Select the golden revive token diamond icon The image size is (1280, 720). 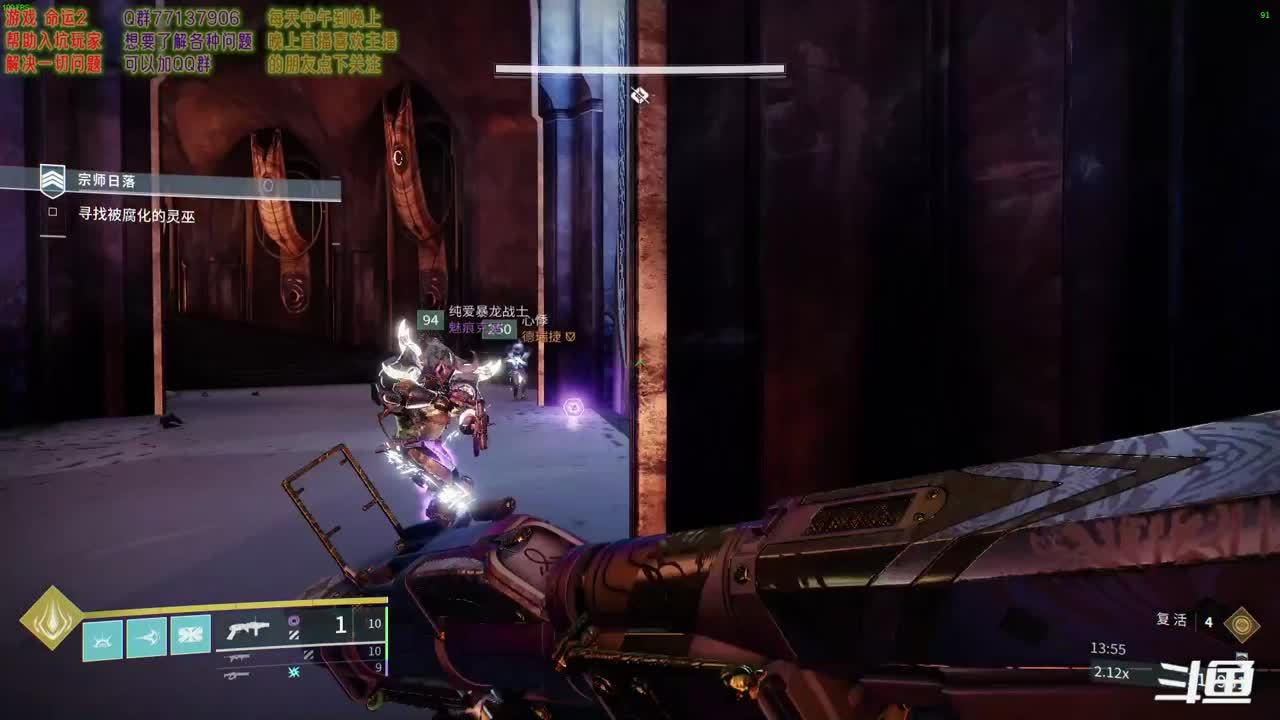coord(1243,624)
